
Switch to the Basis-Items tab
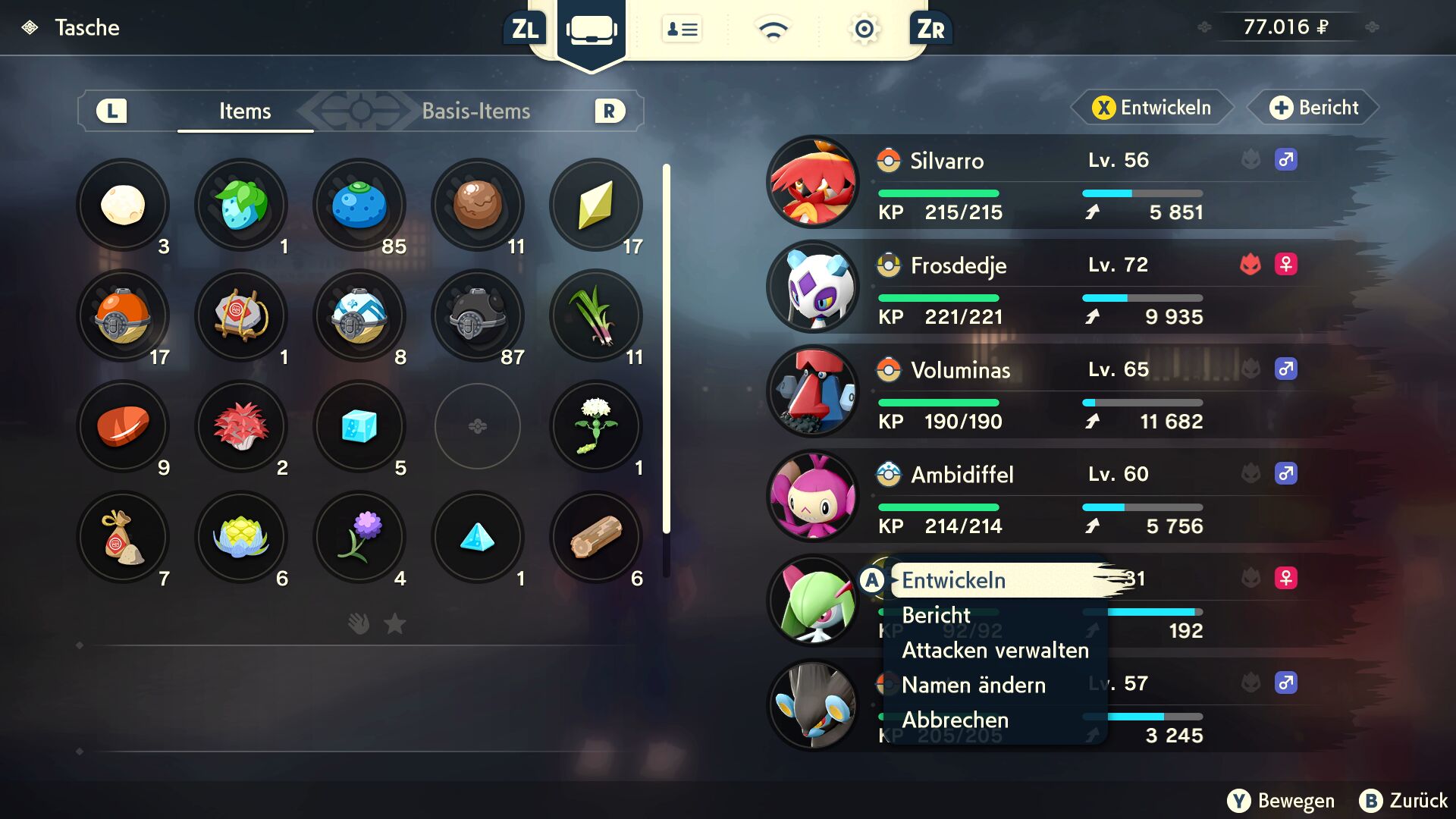[x=475, y=111]
